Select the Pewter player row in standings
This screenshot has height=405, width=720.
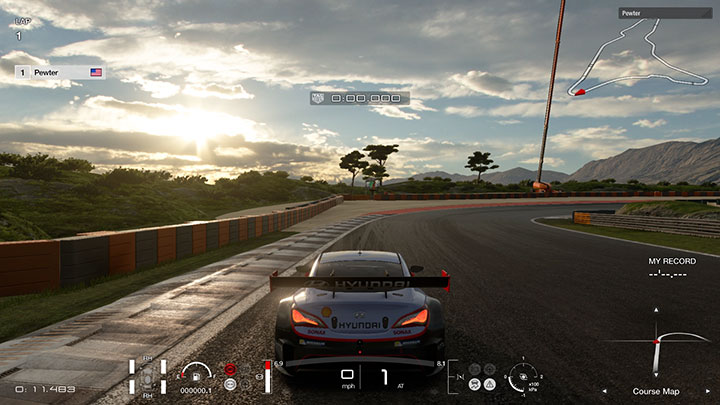(x=60, y=73)
